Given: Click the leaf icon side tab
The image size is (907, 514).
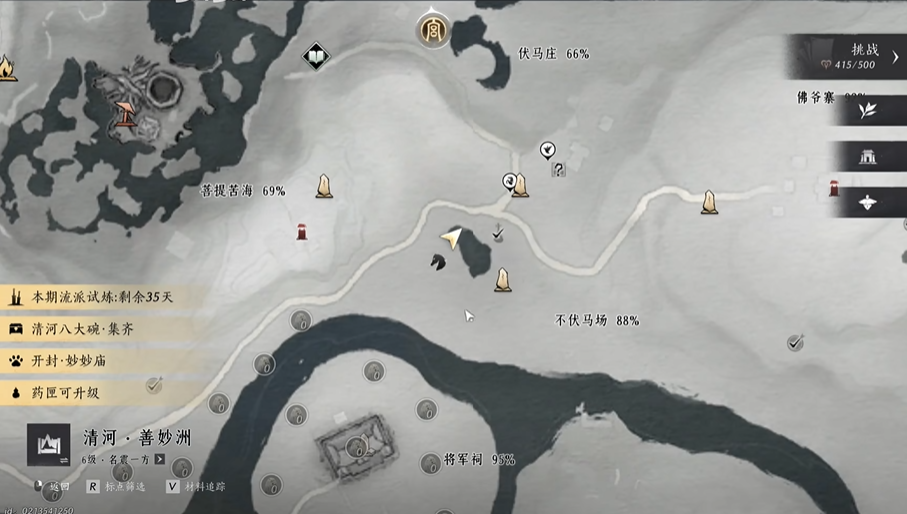Looking at the screenshot, I should (867, 111).
